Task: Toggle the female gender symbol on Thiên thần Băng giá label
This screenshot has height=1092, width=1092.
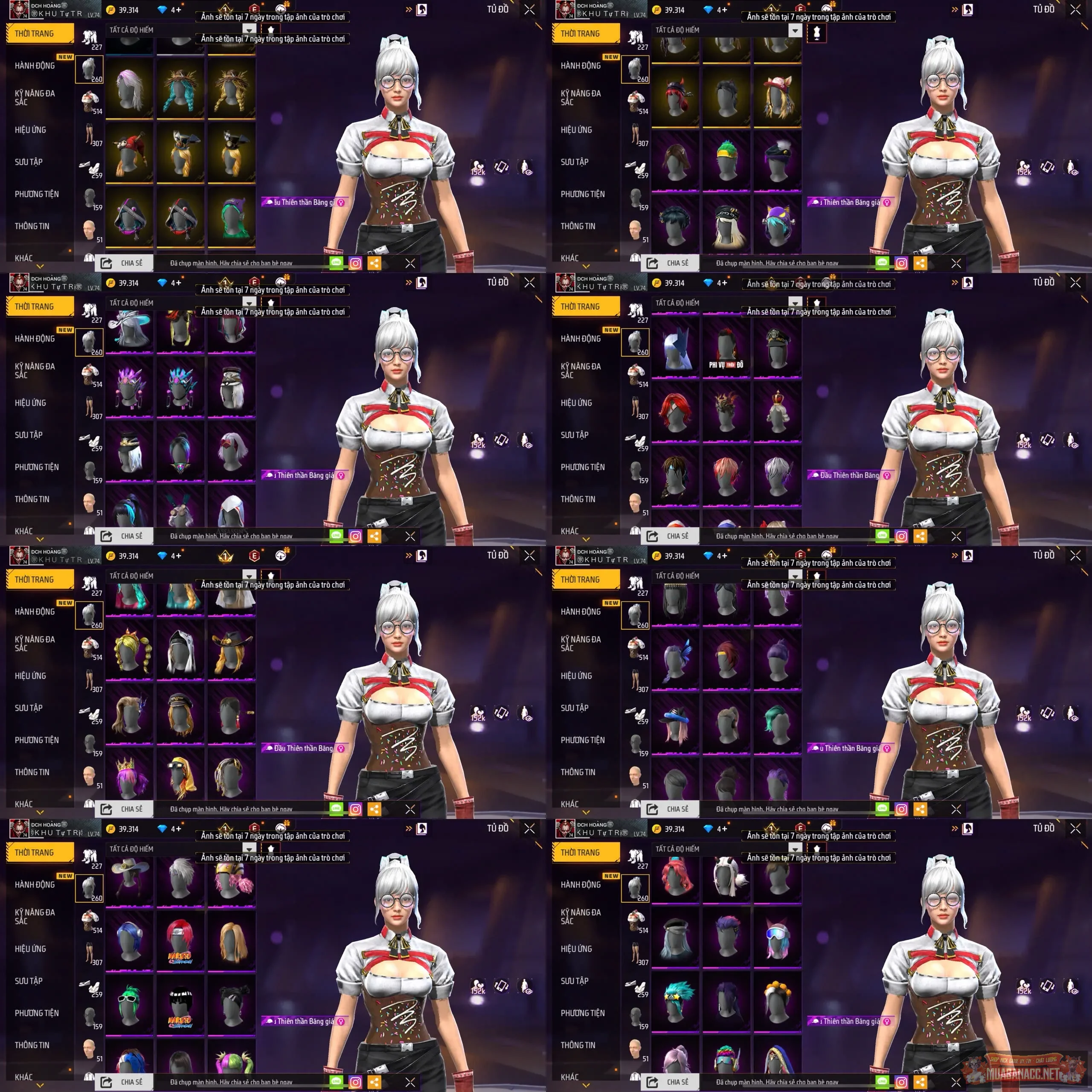Action: 340,201
